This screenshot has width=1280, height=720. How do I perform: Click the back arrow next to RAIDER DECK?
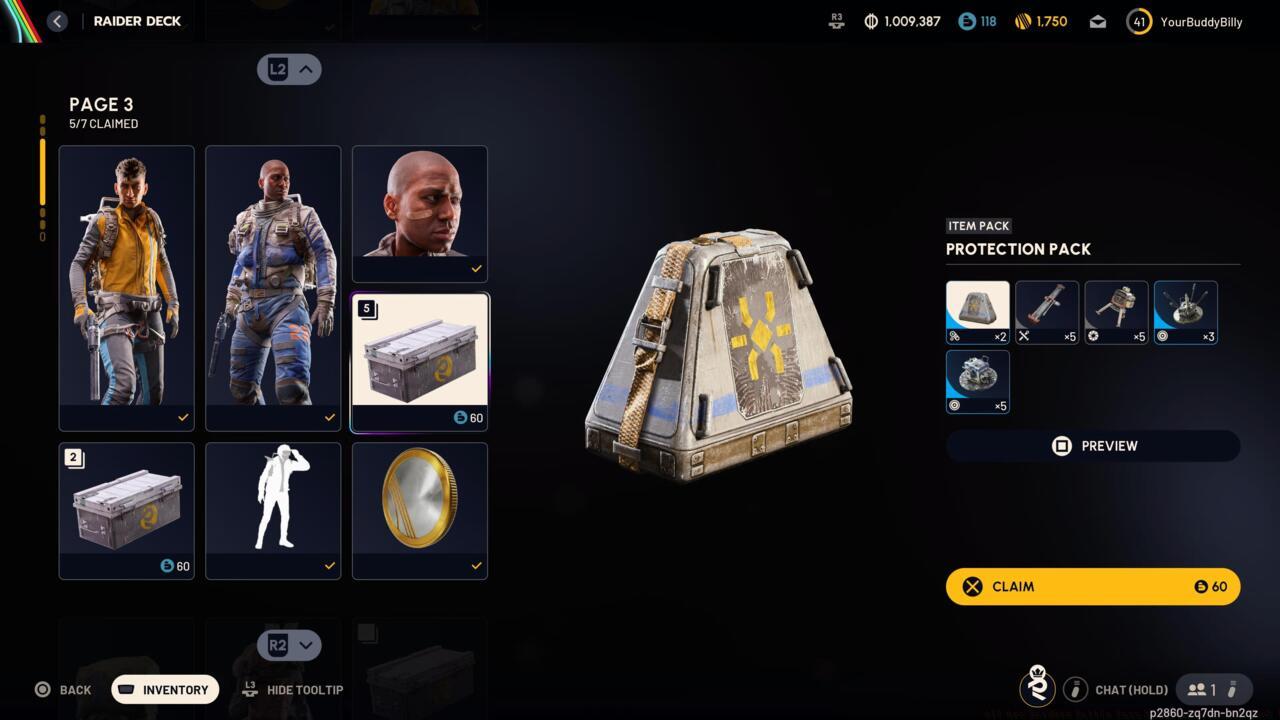point(57,20)
